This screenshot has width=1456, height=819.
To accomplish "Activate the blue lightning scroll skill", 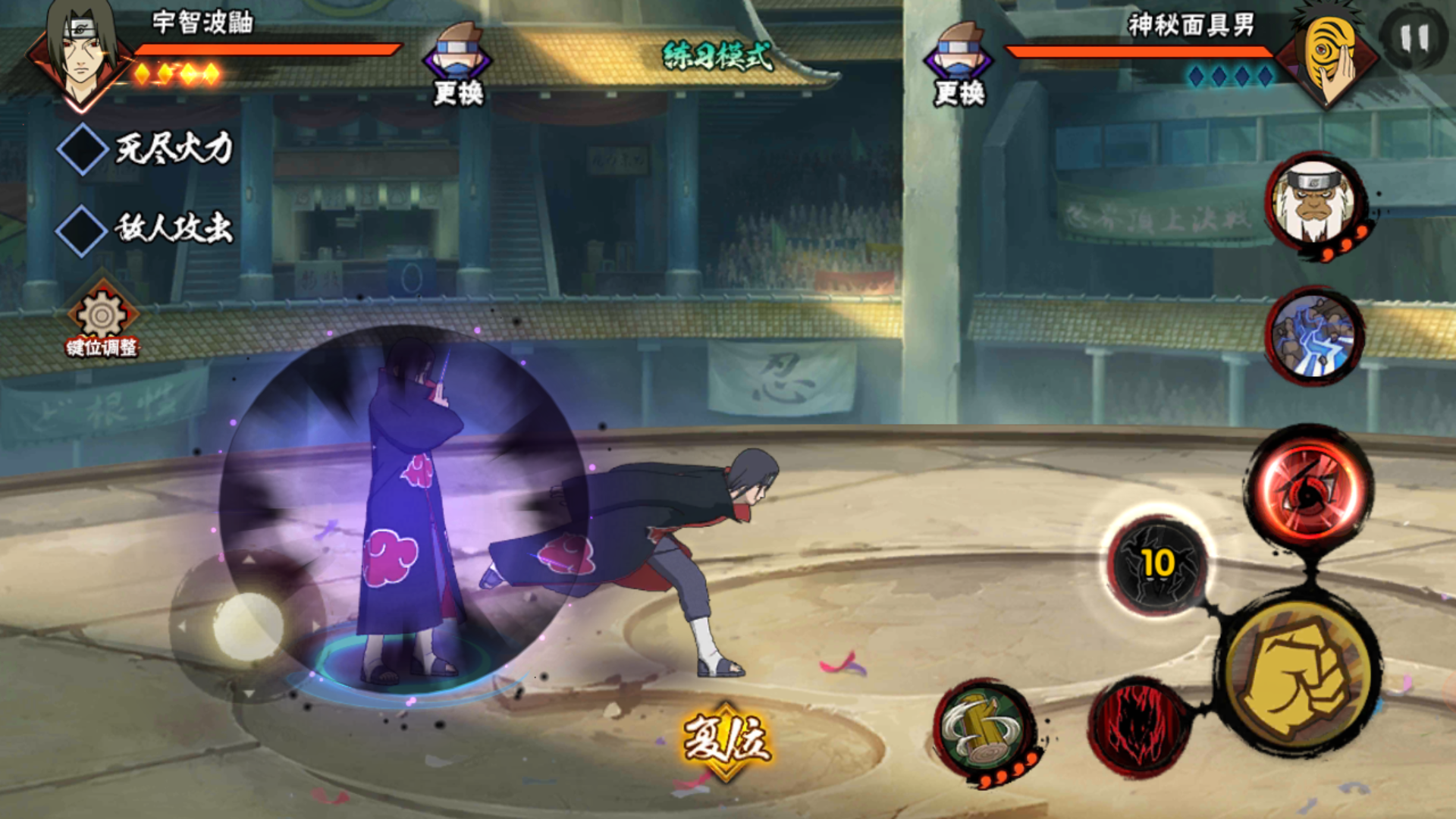I will (1314, 335).
